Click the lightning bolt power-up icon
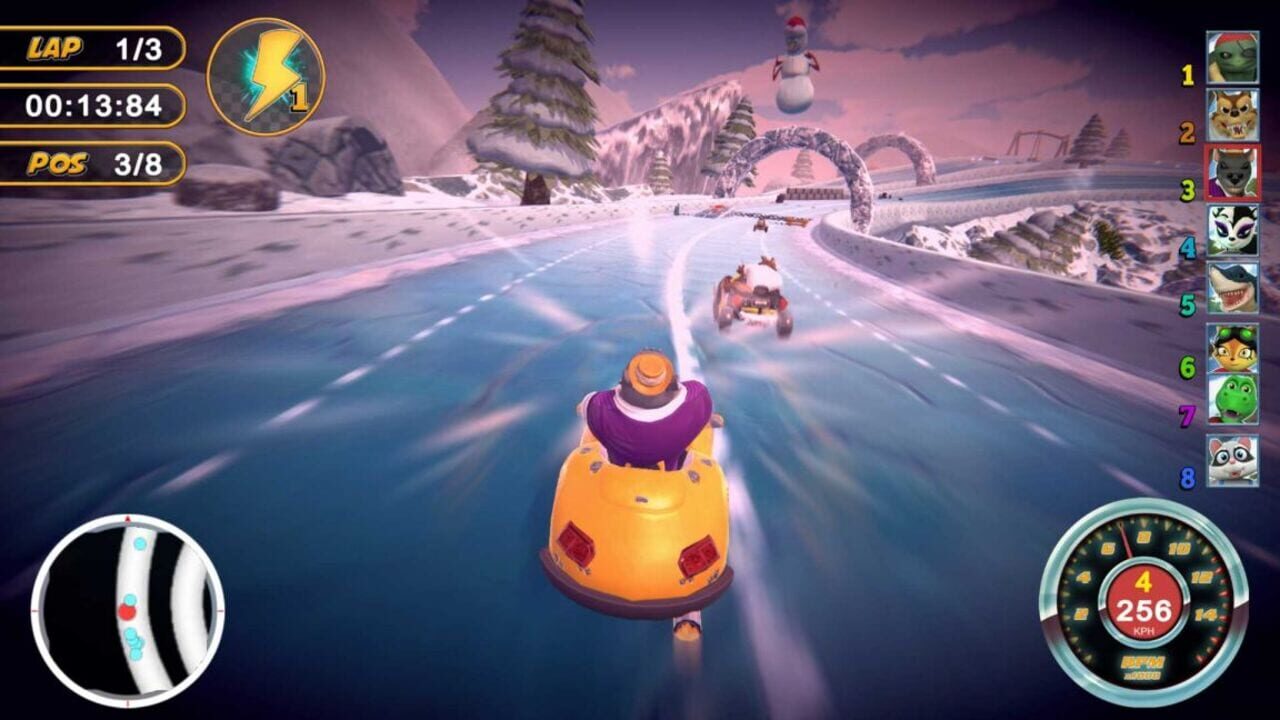Image resolution: width=1280 pixels, height=720 pixels. pos(272,75)
